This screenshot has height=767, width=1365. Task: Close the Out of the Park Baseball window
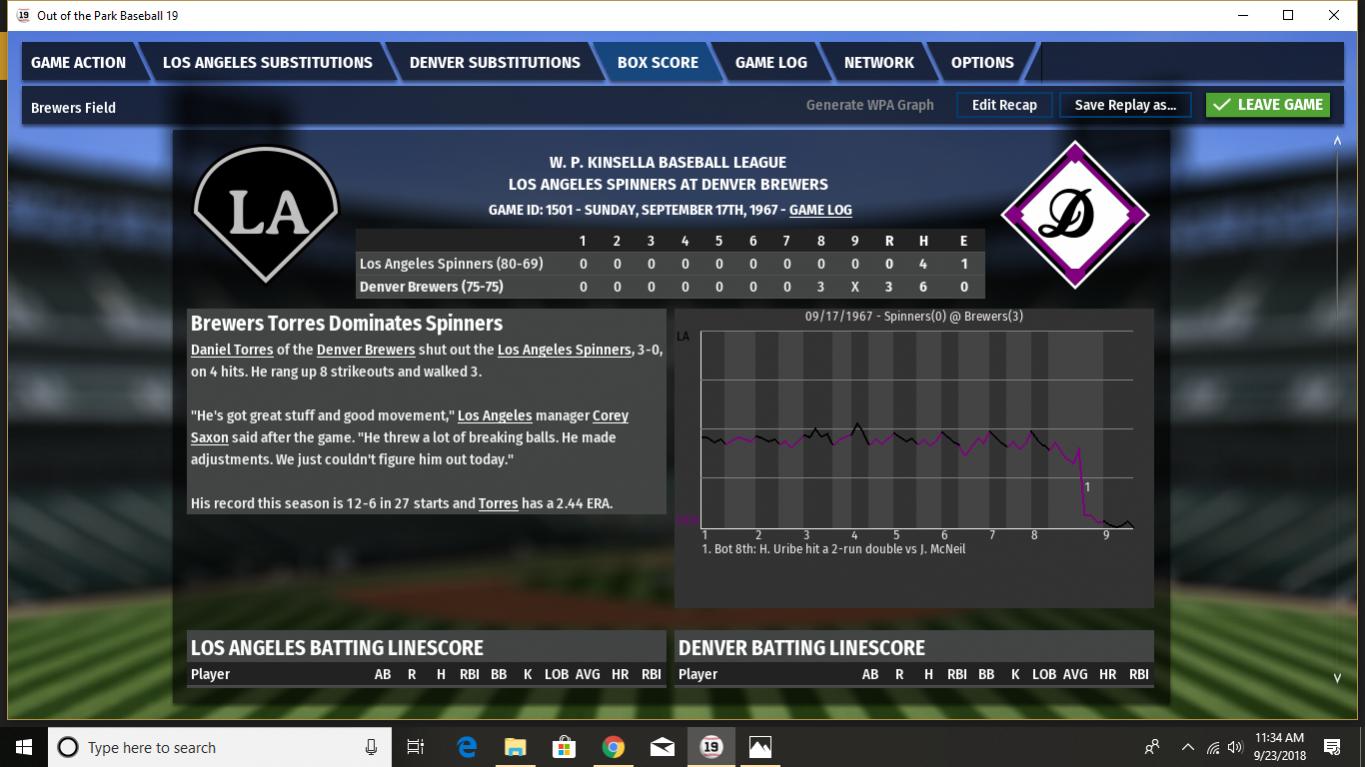pos(1334,16)
